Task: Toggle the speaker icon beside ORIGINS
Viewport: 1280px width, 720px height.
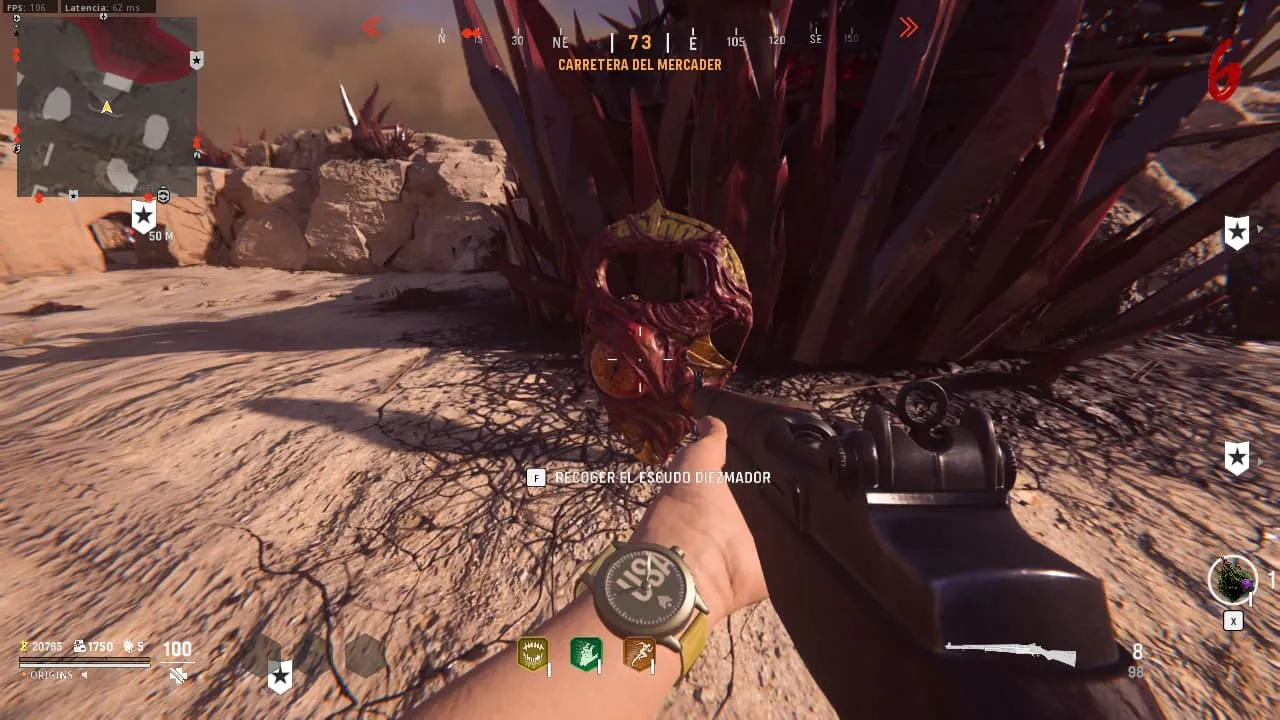Action: pos(84,675)
